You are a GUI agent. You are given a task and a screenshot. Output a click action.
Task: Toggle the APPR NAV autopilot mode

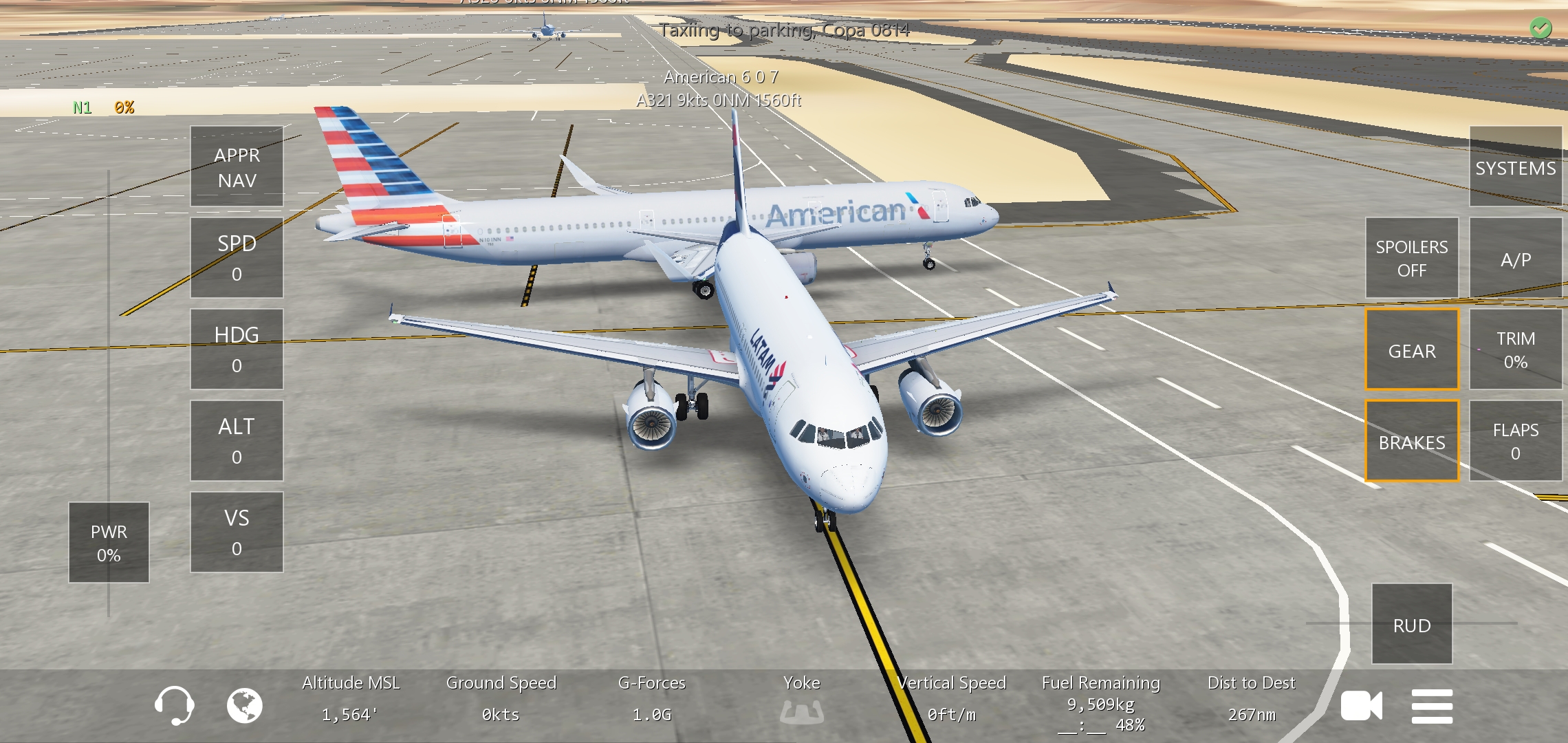[237, 167]
